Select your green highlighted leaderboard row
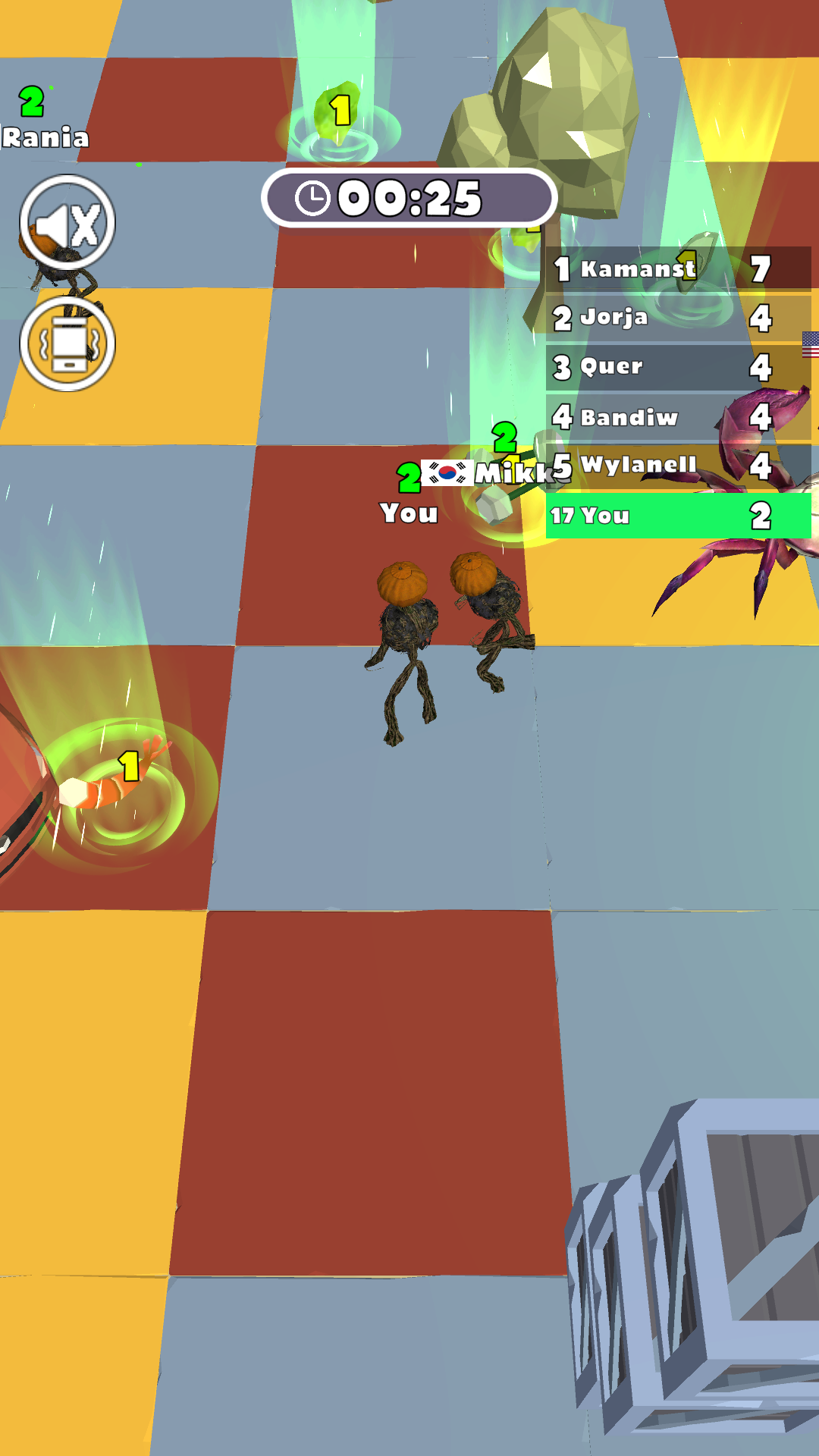819x1456 pixels. coord(677,516)
